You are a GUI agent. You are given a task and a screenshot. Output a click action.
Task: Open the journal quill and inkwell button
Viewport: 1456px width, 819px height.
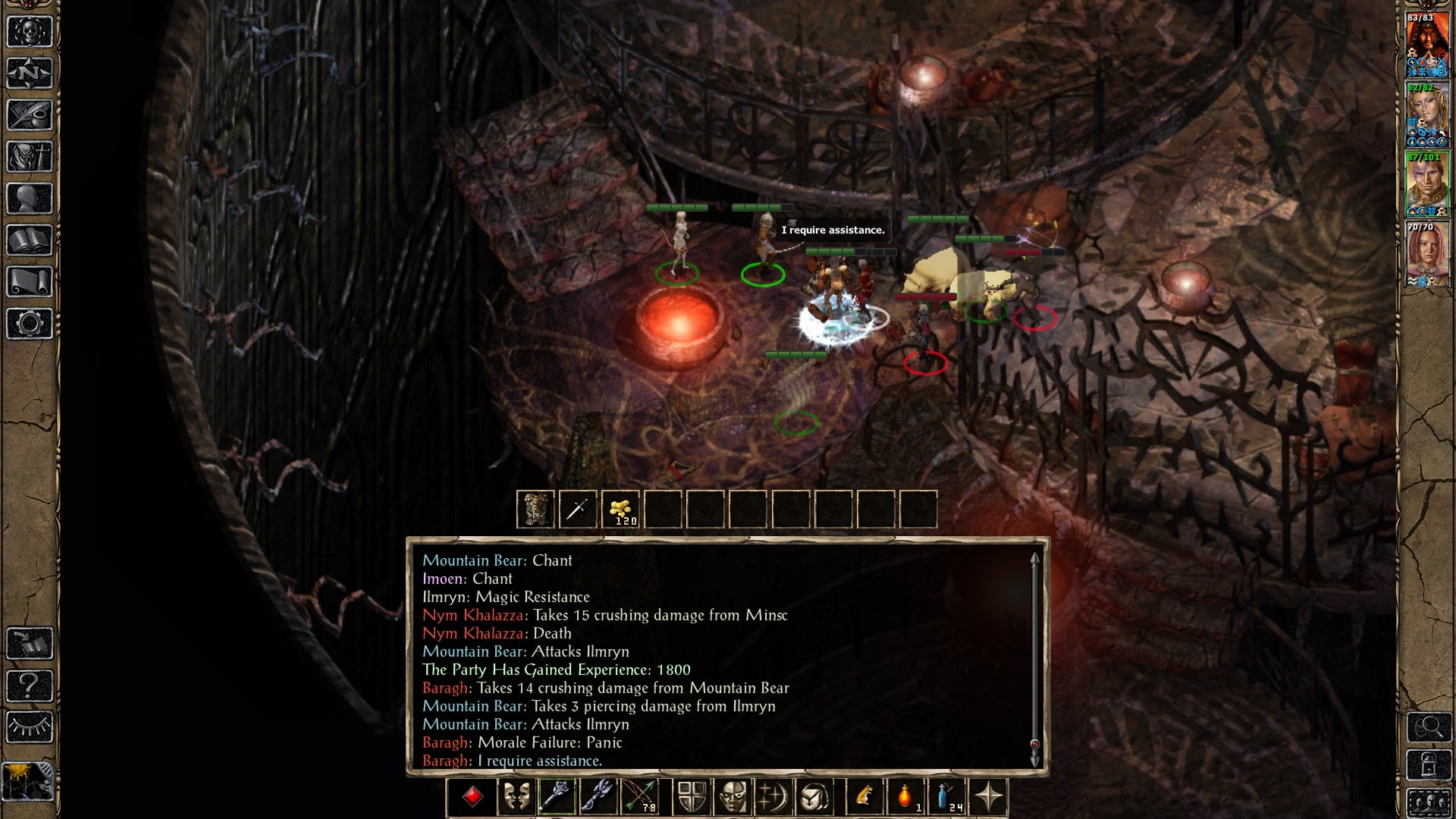tap(30, 115)
